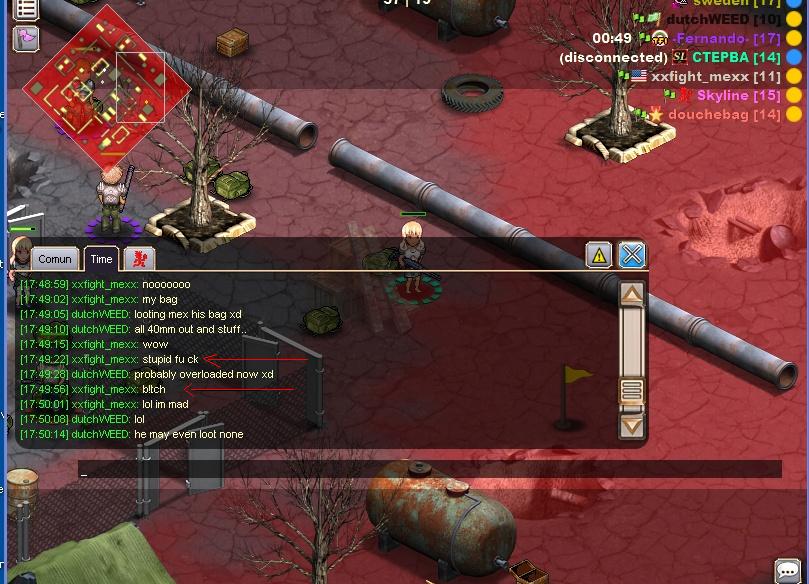This screenshot has width=809, height=584.
Task: Open the red creature emblem chat tab
Action: pos(139,259)
